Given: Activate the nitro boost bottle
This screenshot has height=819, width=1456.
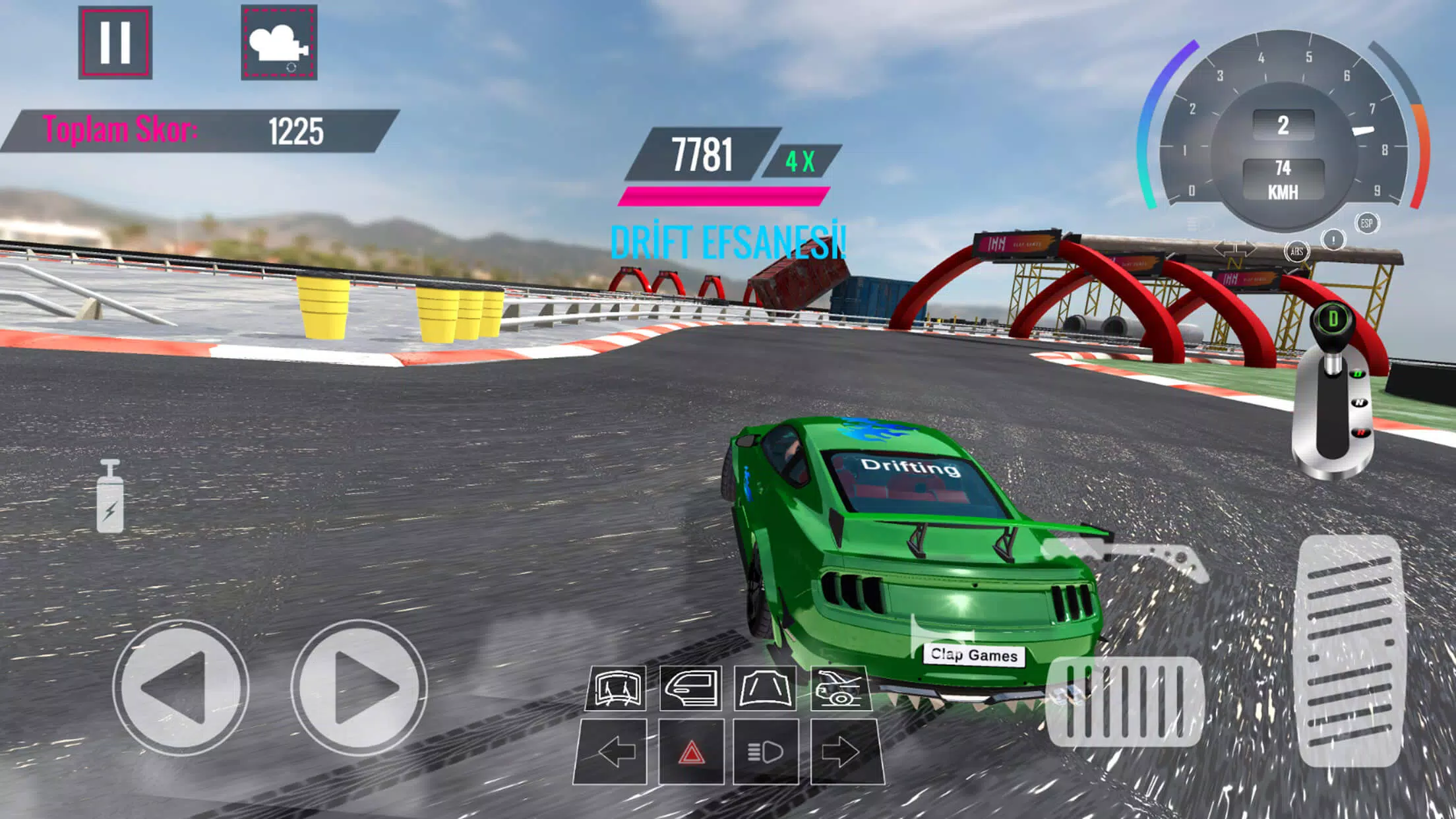Looking at the screenshot, I should point(110,497).
